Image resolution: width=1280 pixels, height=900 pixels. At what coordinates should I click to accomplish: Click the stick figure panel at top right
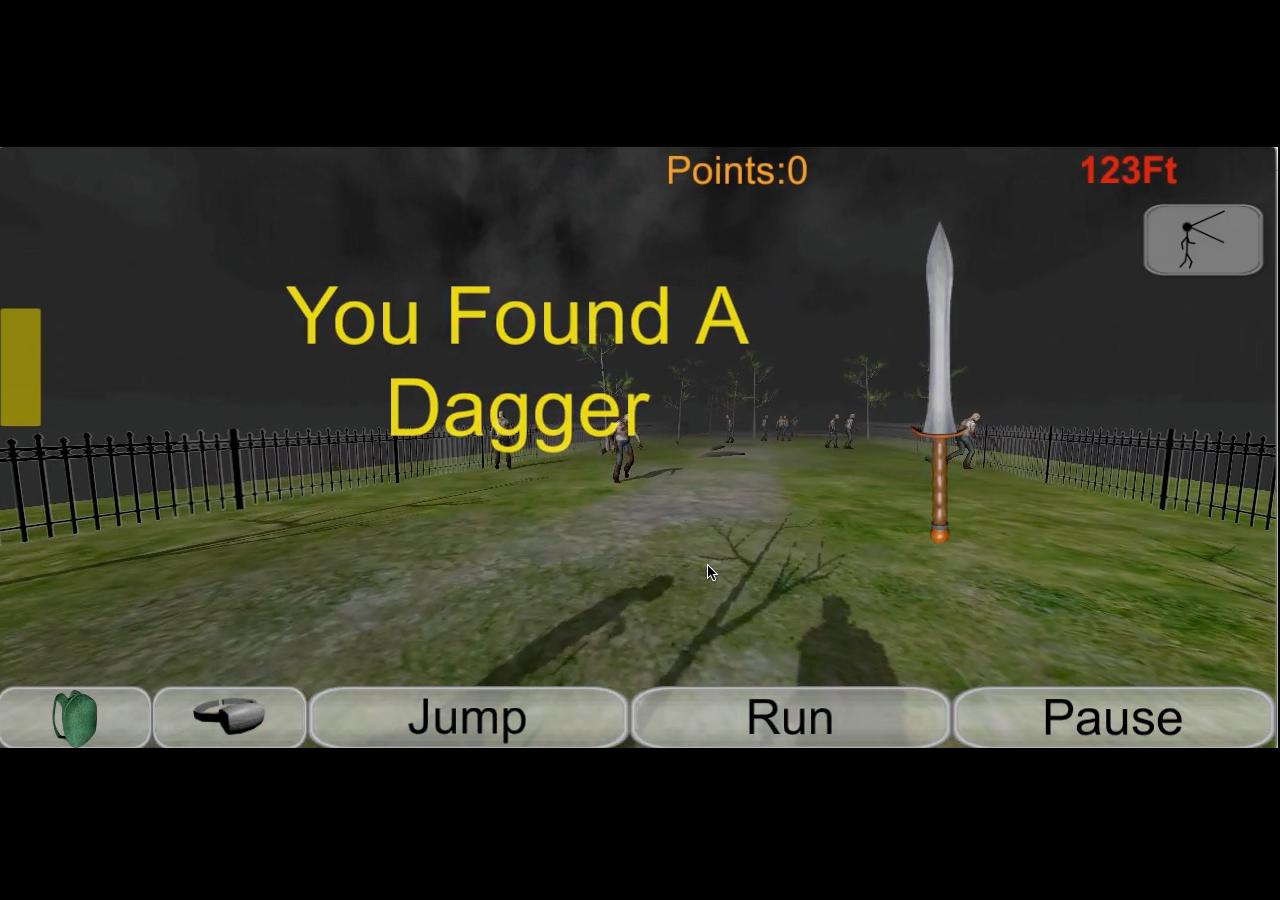click(x=1203, y=239)
